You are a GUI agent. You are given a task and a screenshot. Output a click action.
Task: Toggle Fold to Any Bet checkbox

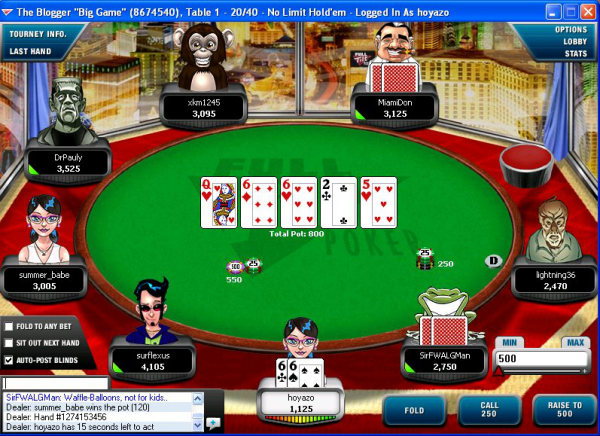click(9, 326)
